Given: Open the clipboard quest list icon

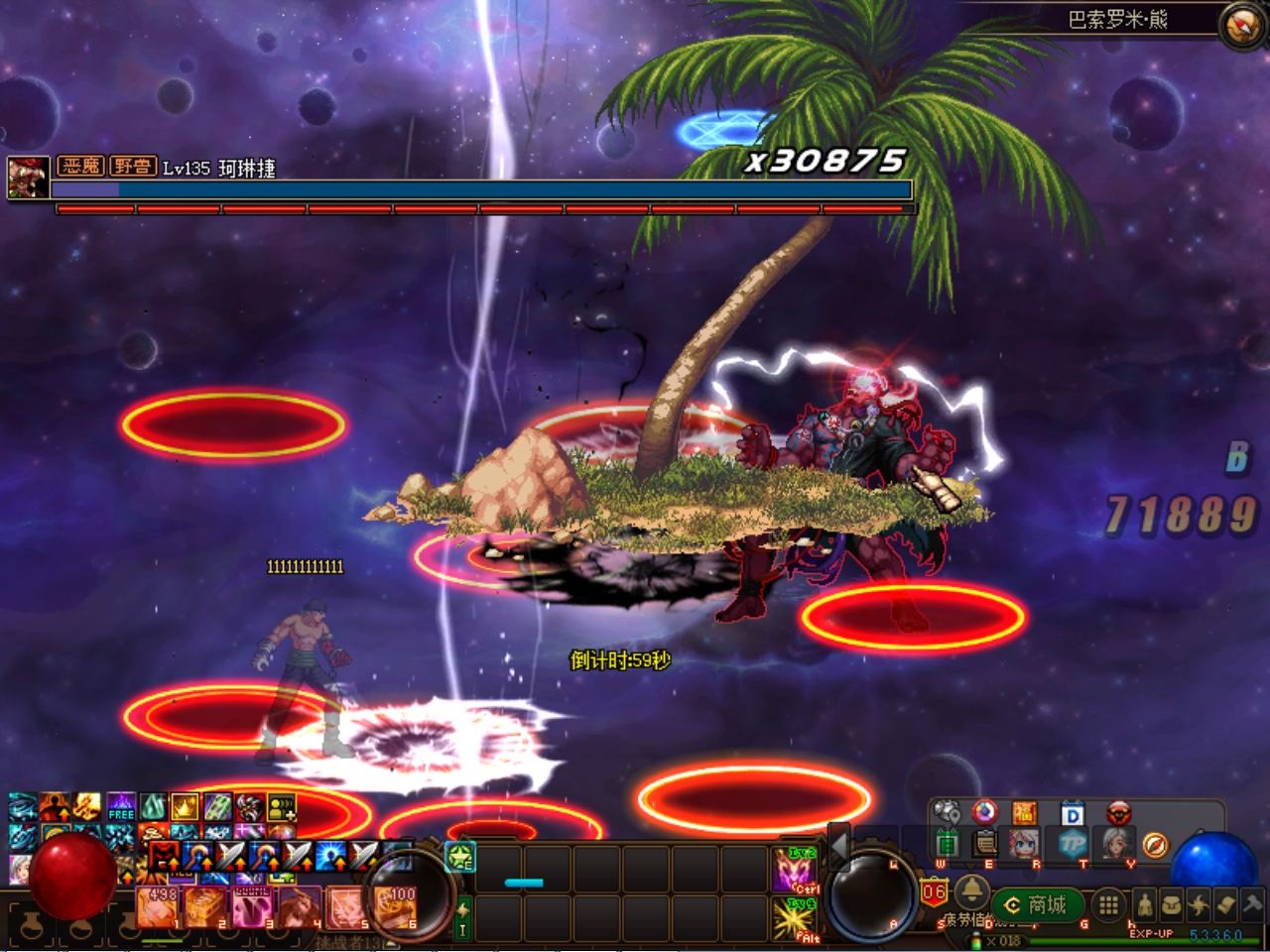Looking at the screenshot, I should tap(985, 845).
